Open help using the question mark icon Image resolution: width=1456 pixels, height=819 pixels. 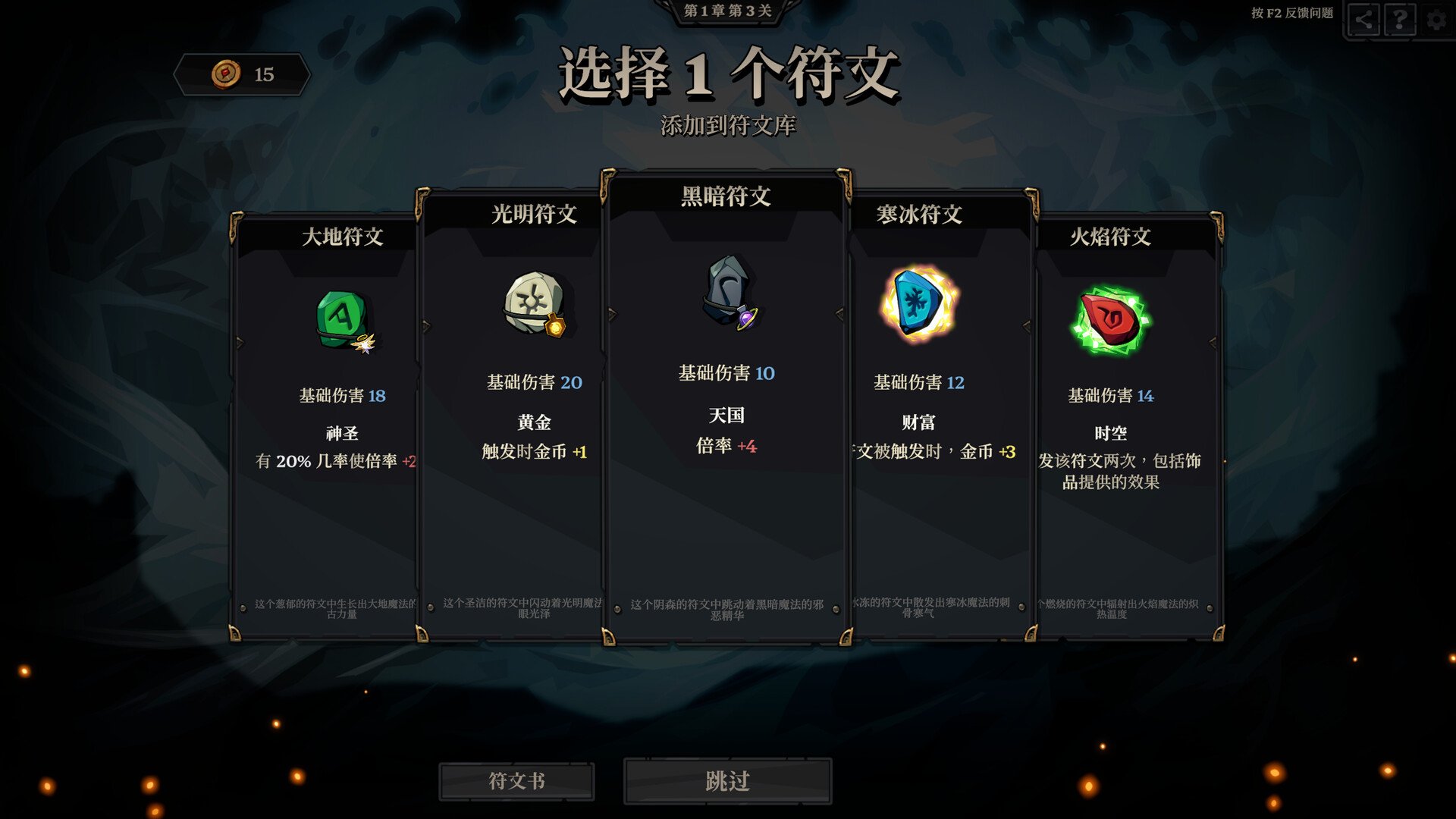[1399, 20]
